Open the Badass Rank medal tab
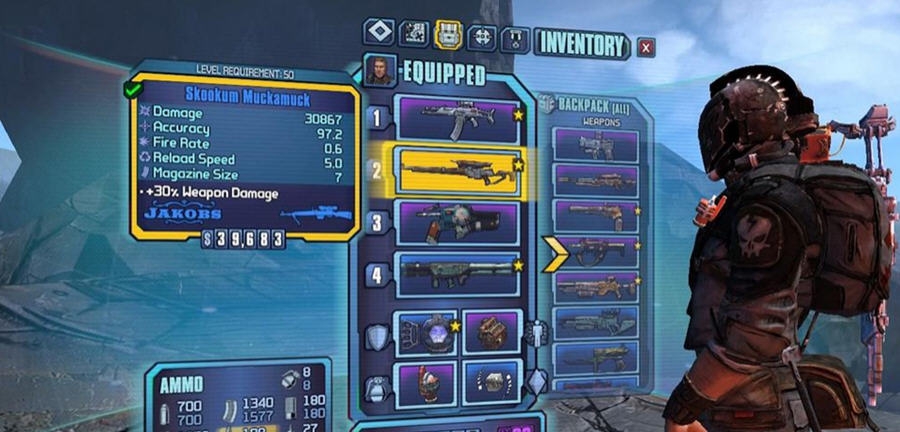 click(516, 38)
